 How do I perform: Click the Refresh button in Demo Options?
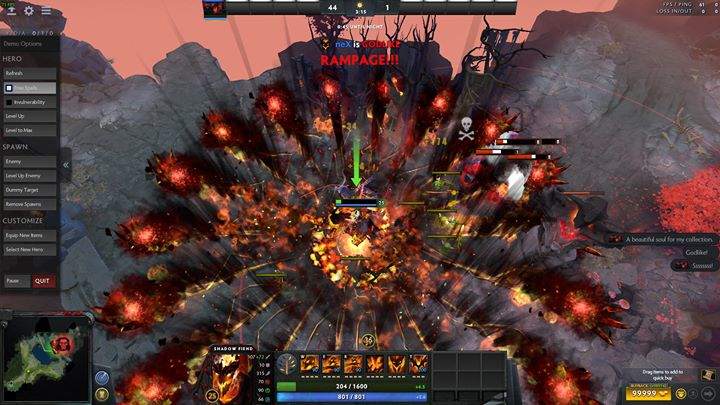30,73
